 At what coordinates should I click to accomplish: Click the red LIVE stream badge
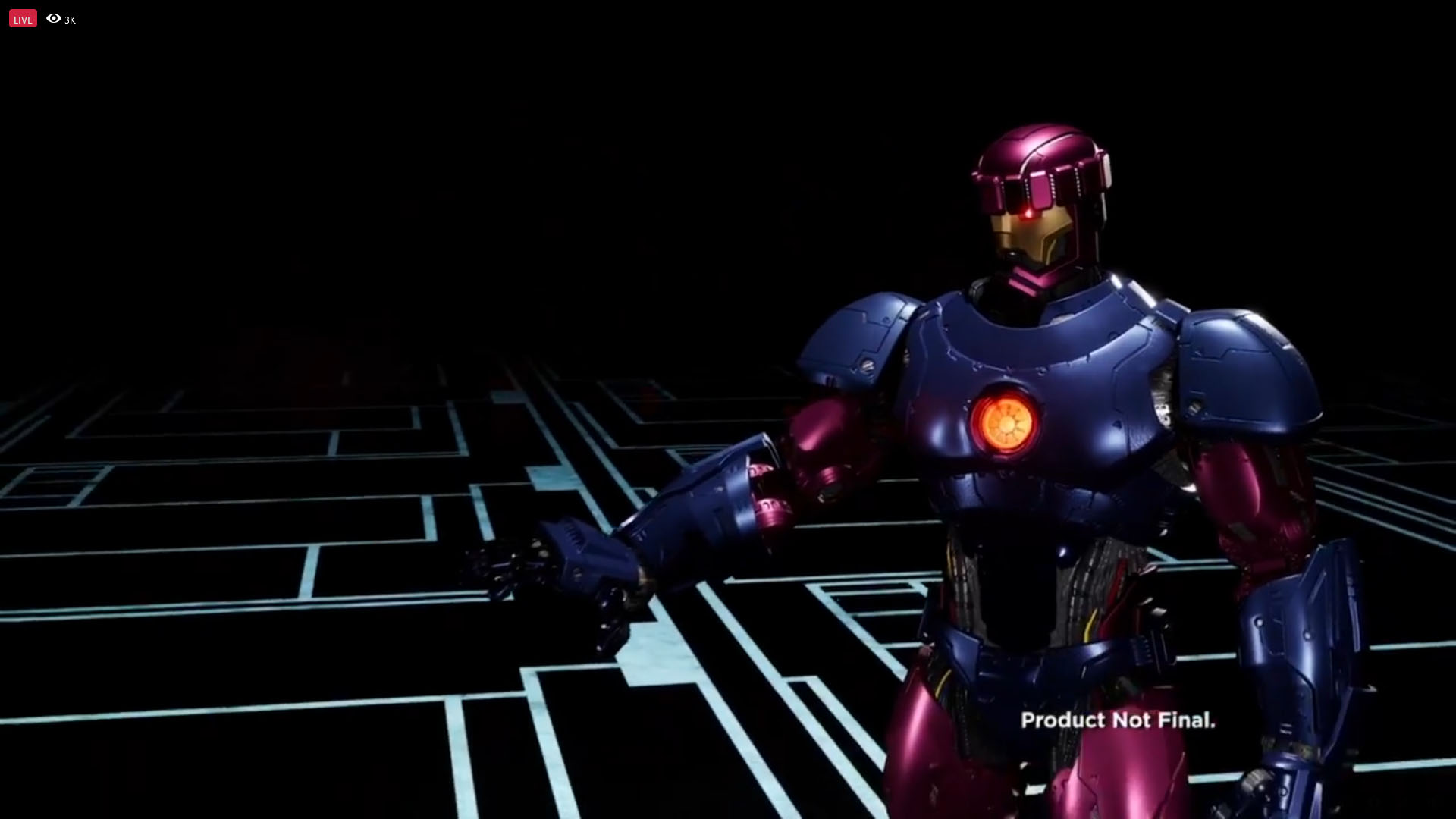click(23, 19)
